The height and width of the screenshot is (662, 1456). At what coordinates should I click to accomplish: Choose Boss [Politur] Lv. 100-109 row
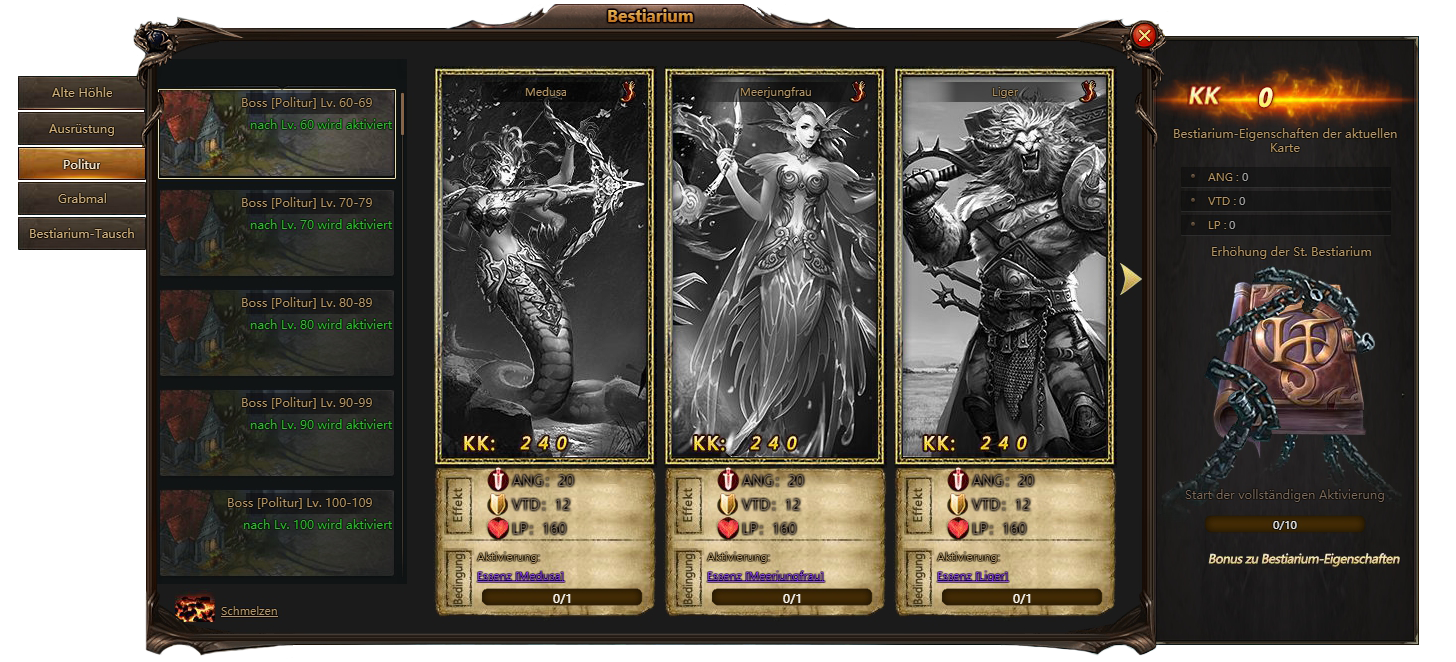coord(277,531)
